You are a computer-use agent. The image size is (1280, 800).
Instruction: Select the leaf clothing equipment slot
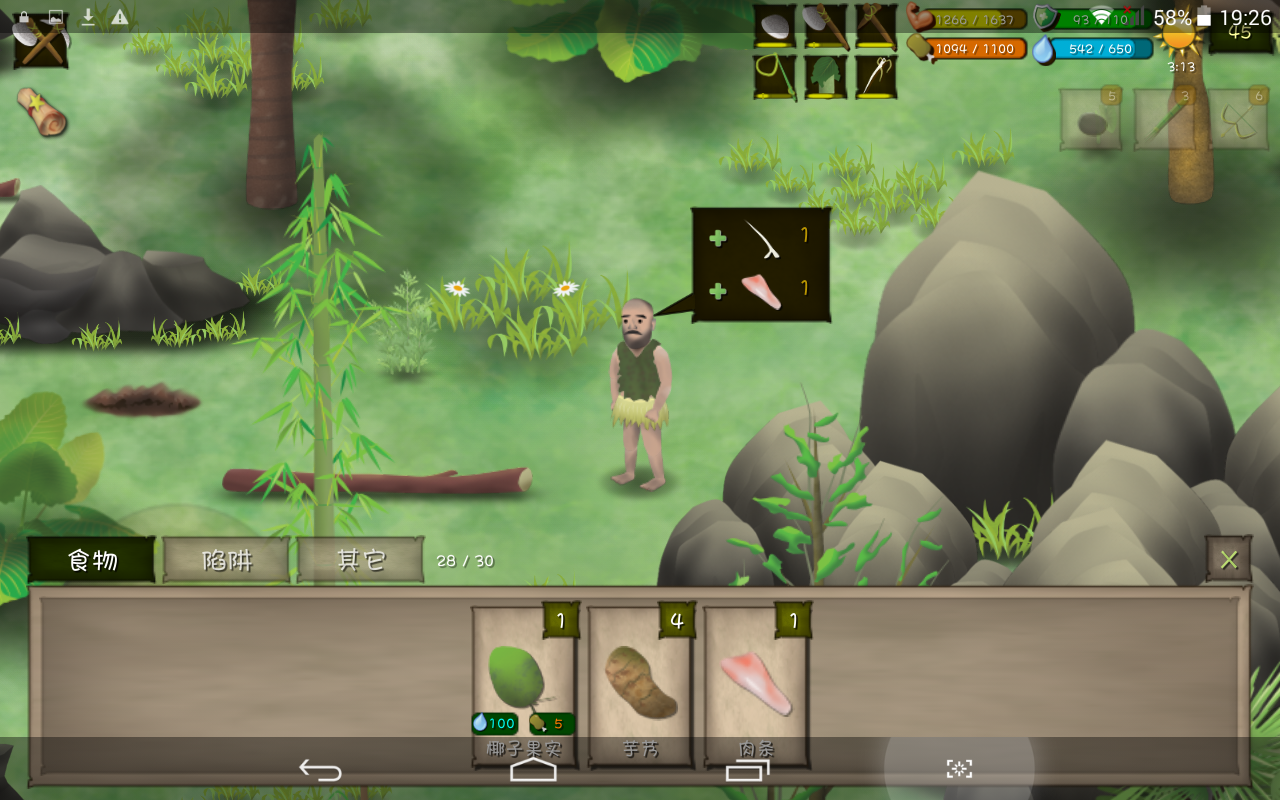coord(825,77)
